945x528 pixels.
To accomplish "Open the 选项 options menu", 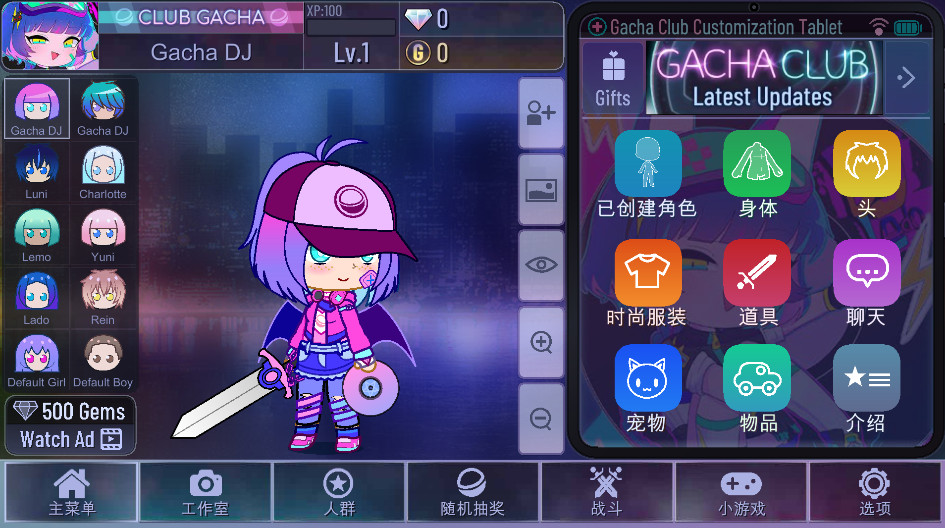I will coord(874,492).
